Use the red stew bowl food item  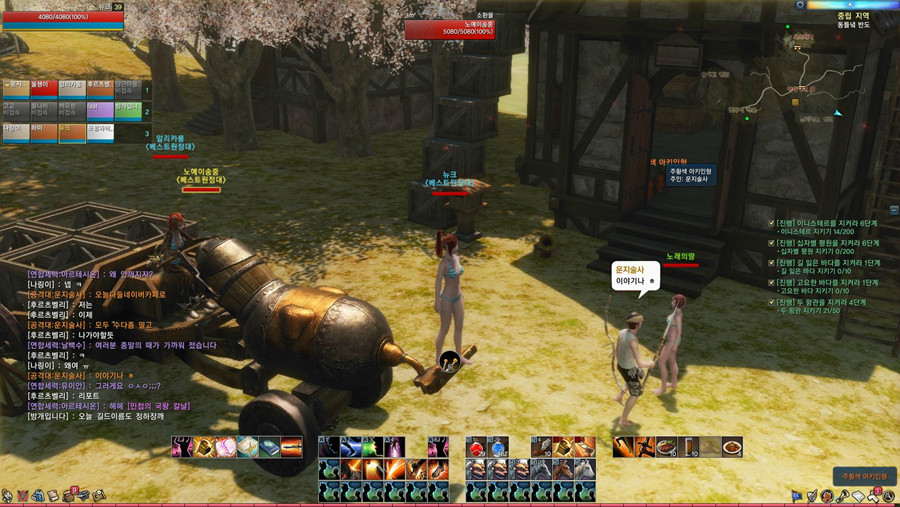click(733, 447)
